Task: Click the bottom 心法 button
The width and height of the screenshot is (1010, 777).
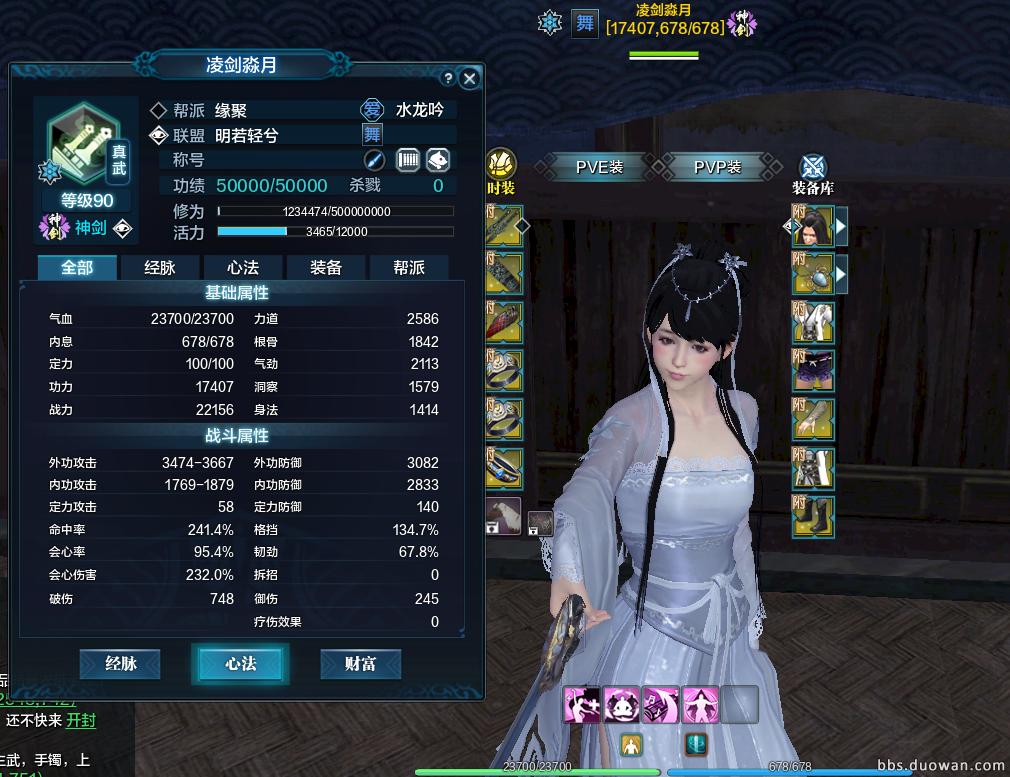Action: pos(240,663)
